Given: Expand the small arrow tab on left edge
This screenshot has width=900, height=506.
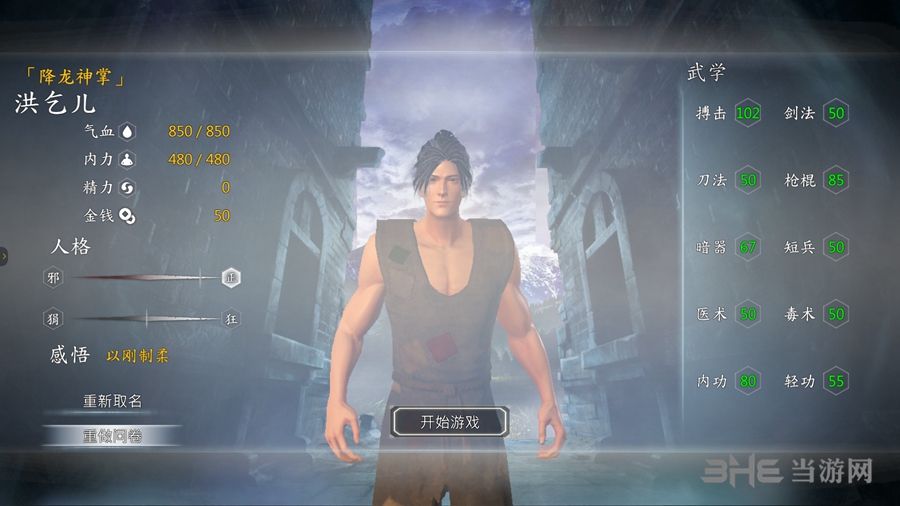Looking at the screenshot, I should (4, 257).
